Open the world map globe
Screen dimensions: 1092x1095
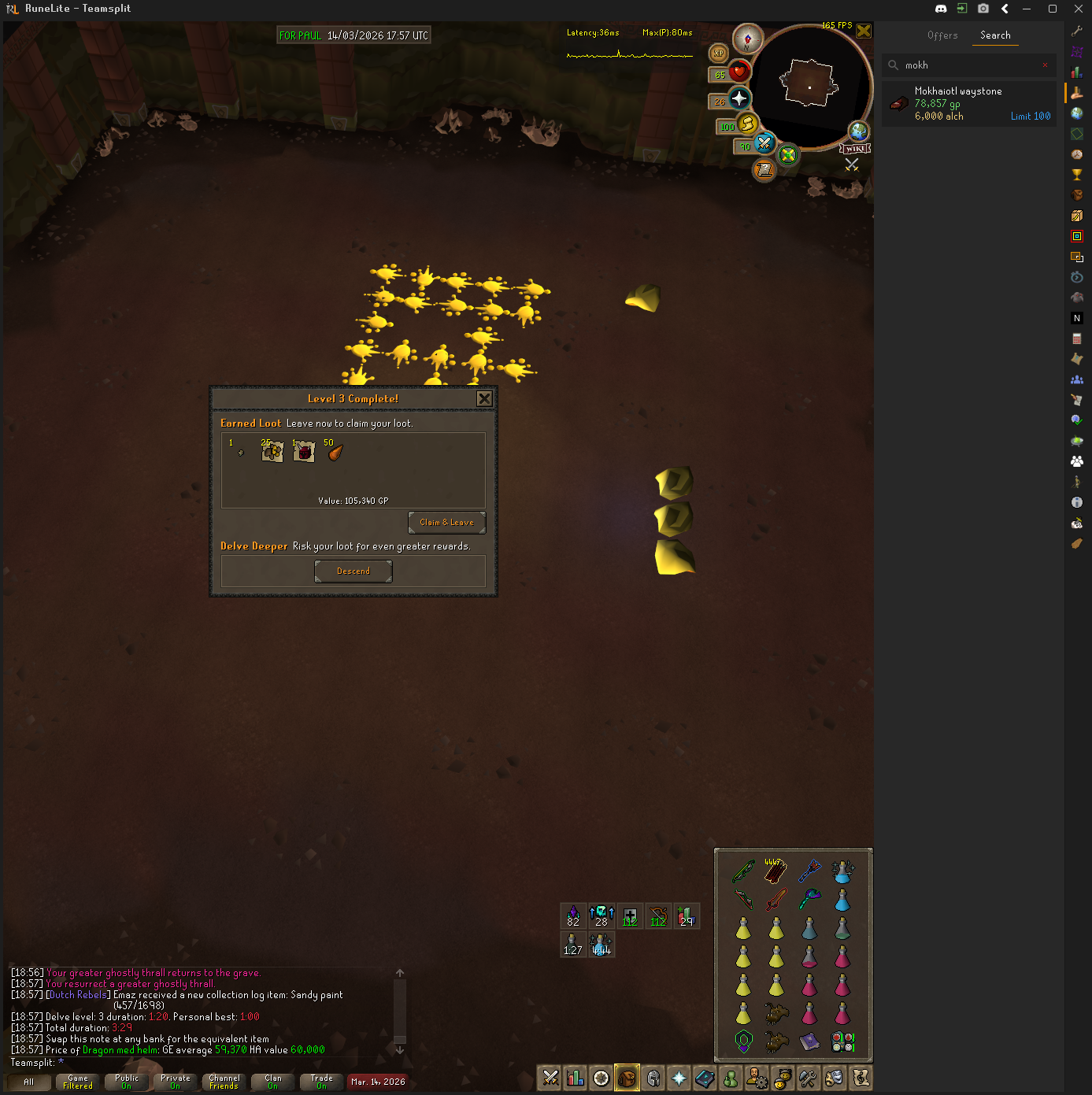click(x=857, y=131)
